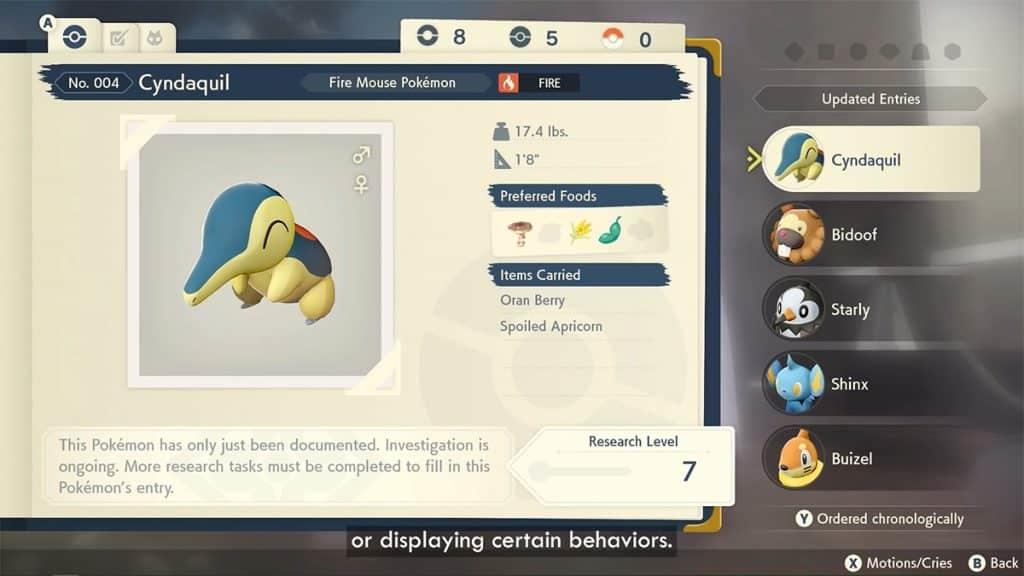Open Motions/Cries viewer
The width and height of the screenshot is (1024, 576).
[899, 563]
